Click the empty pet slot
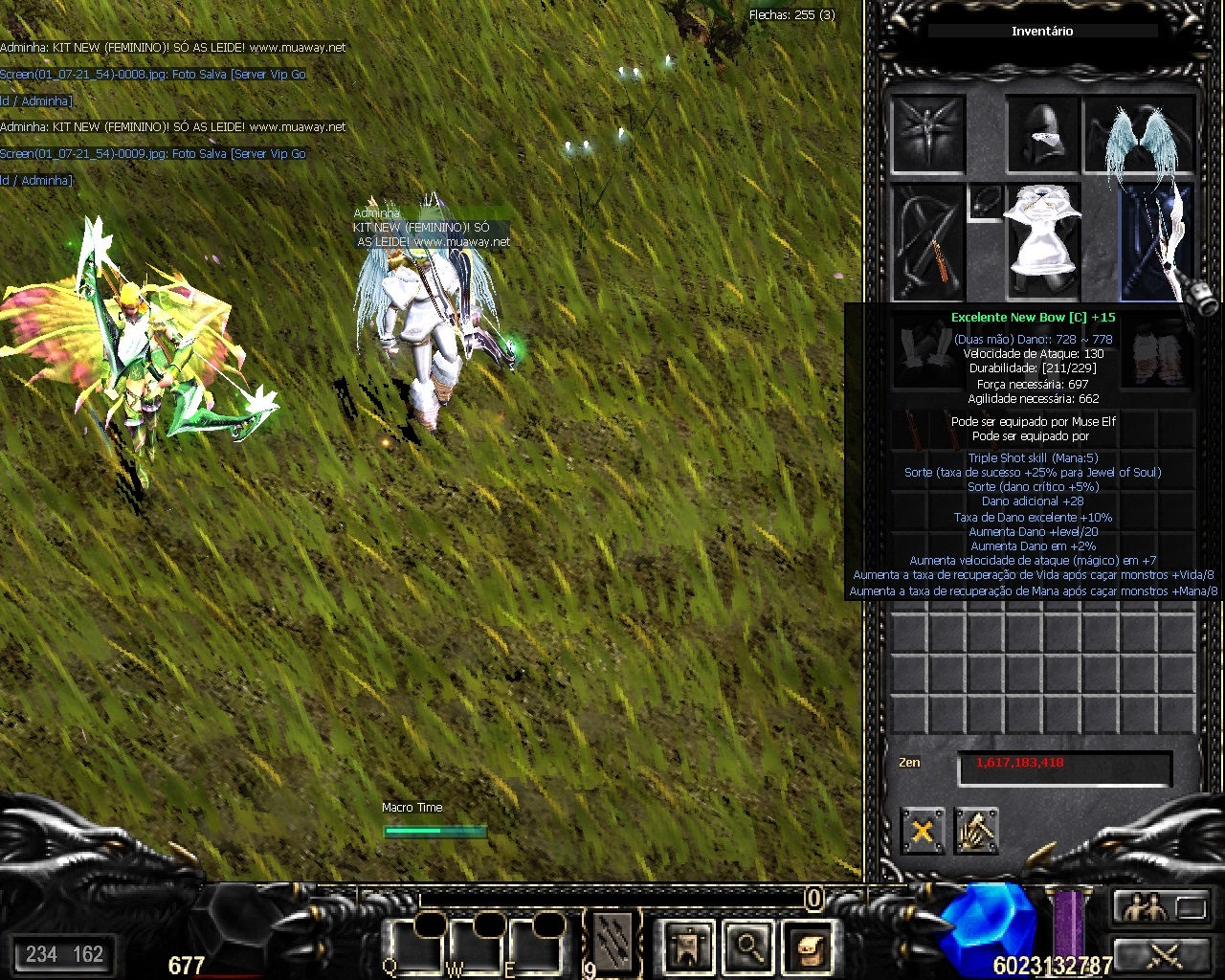 pyautogui.click(x=927, y=134)
